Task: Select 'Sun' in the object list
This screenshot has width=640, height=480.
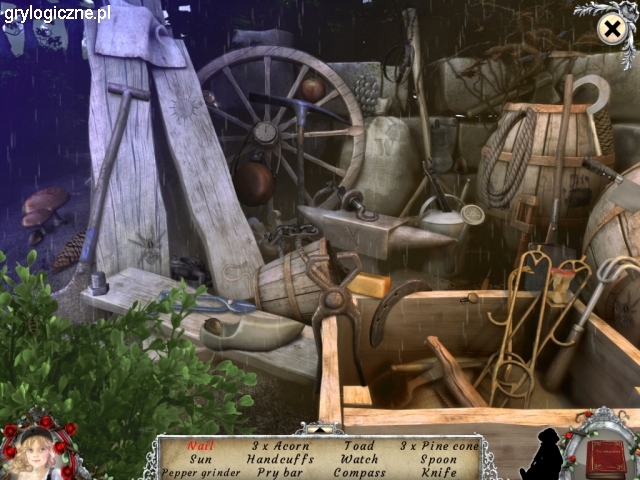Action: 199,459
